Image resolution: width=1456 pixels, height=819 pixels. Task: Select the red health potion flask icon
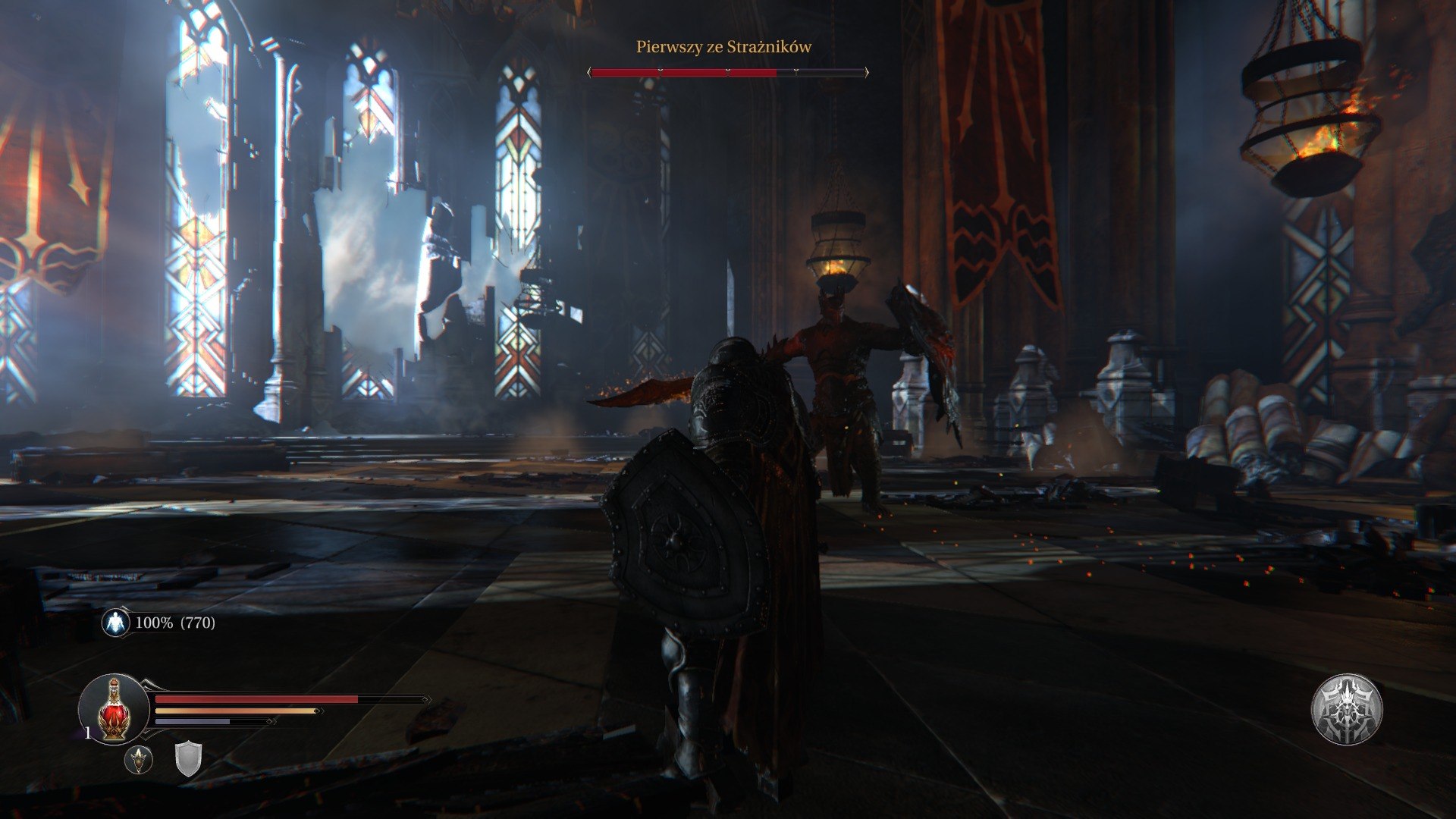coord(112,709)
